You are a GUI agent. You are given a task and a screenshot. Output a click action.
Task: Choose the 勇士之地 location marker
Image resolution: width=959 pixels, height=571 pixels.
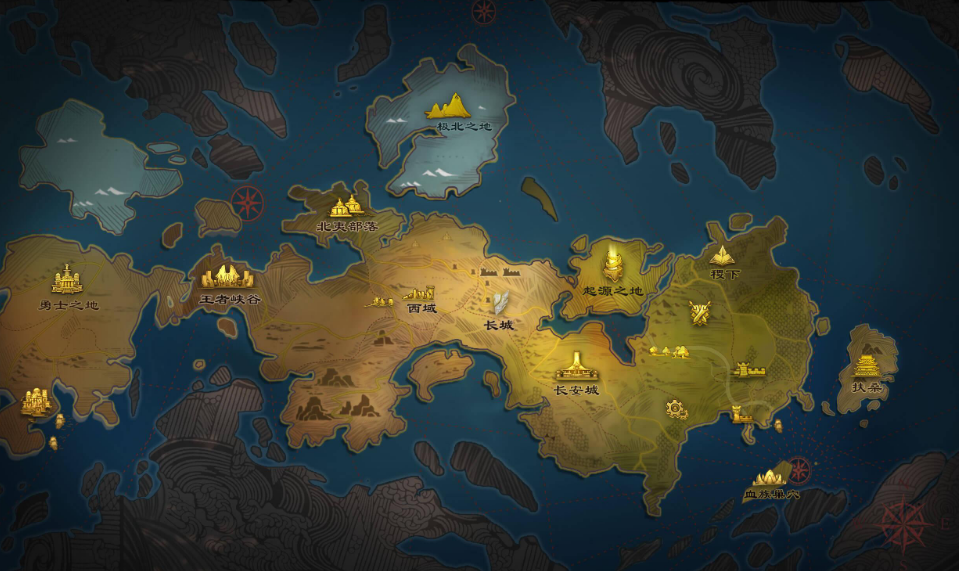[x=67, y=280]
